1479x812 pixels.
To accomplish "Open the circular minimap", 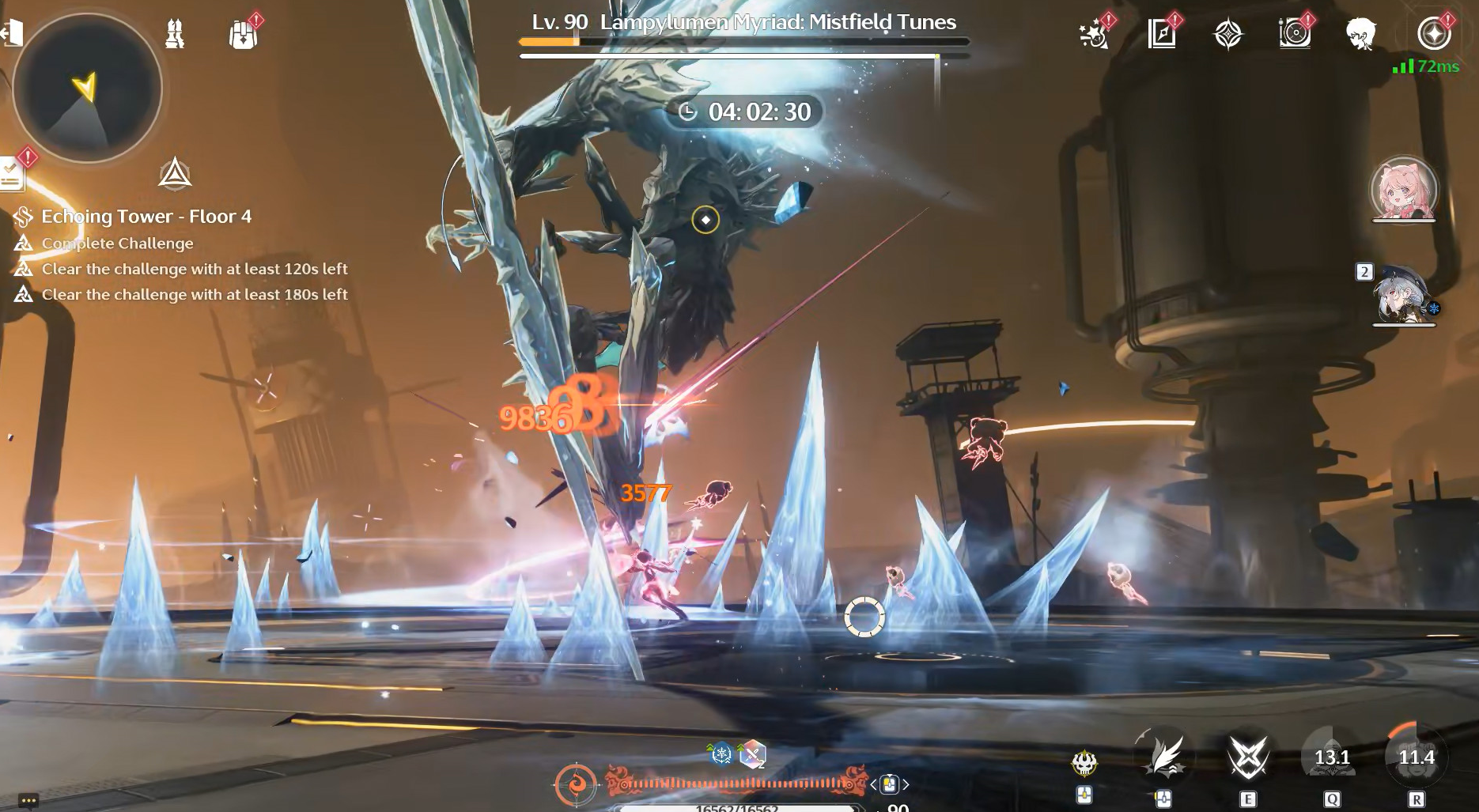I will pyautogui.click(x=87, y=88).
